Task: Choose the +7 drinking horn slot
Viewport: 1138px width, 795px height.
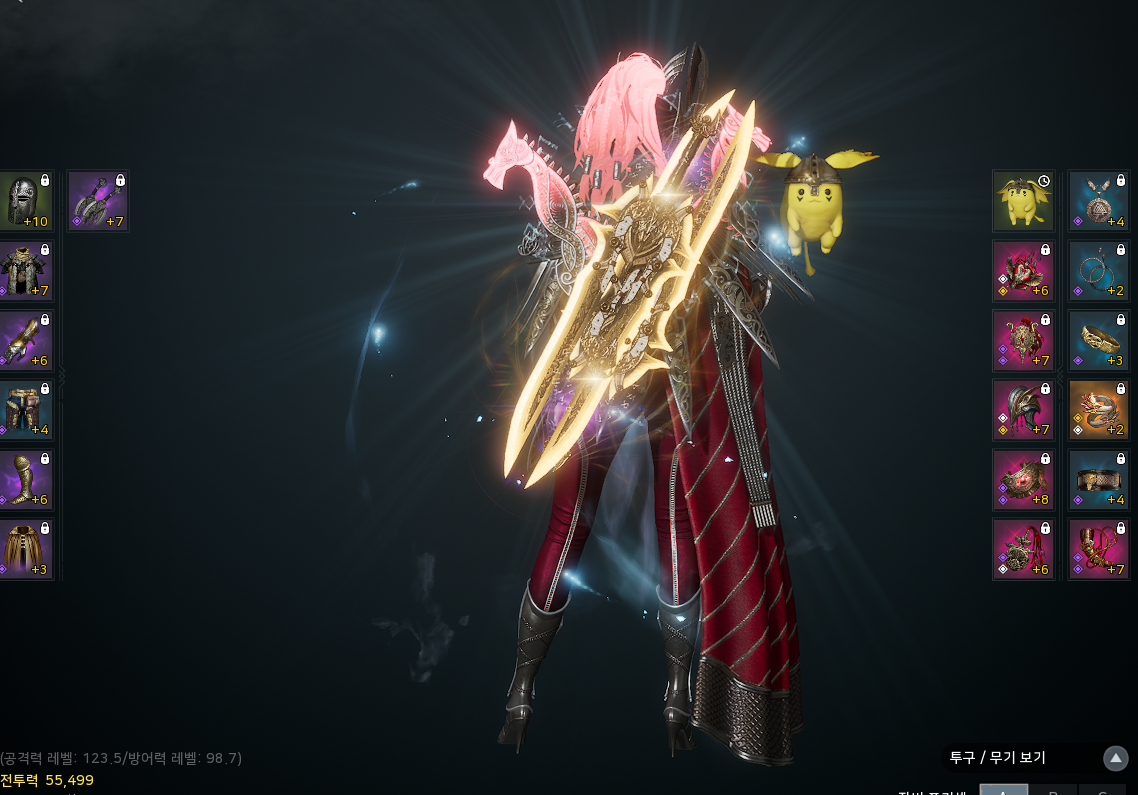Action: coord(1098,549)
